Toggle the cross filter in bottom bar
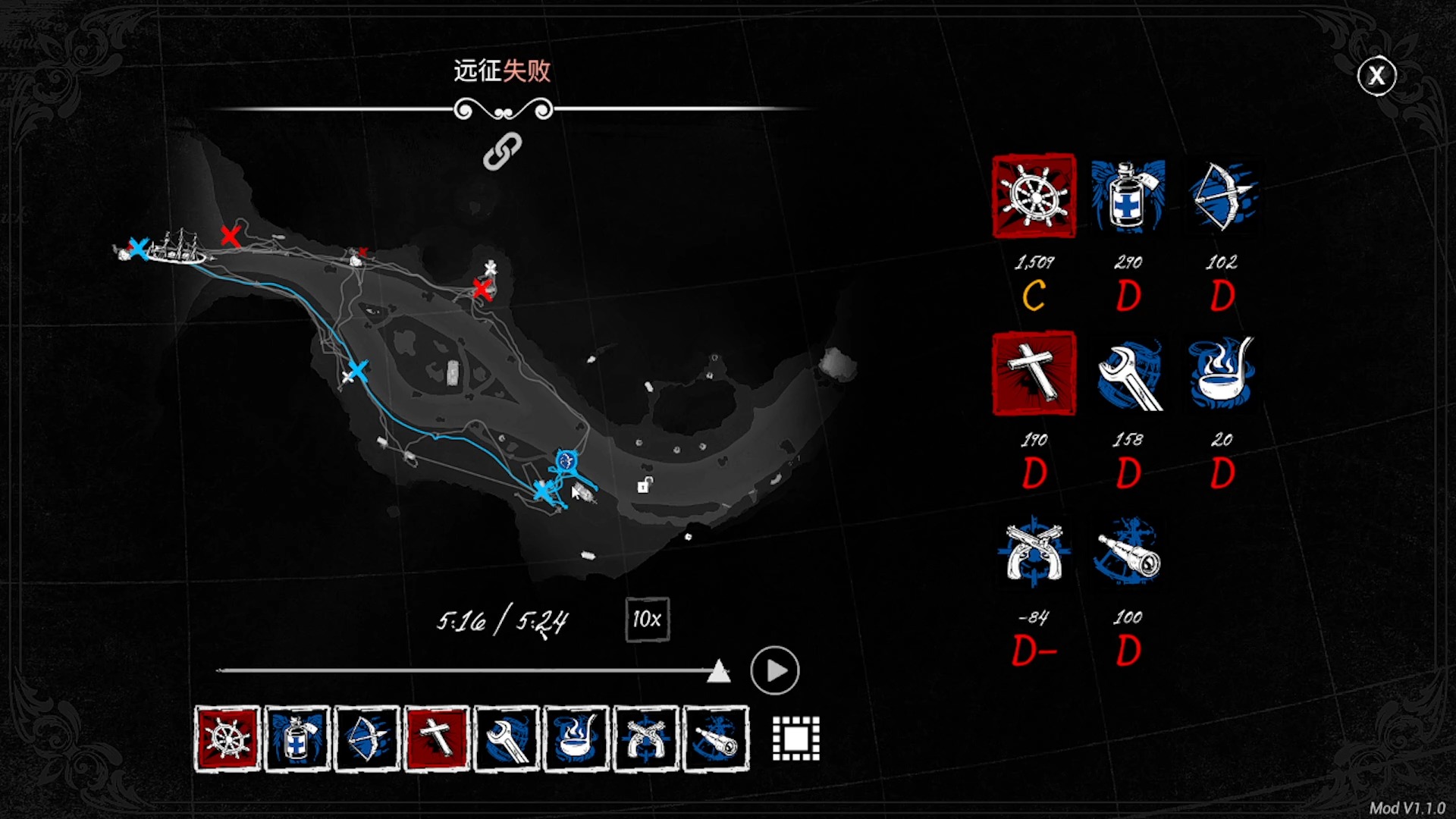The image size is (1456, 819). pos(437,739)
